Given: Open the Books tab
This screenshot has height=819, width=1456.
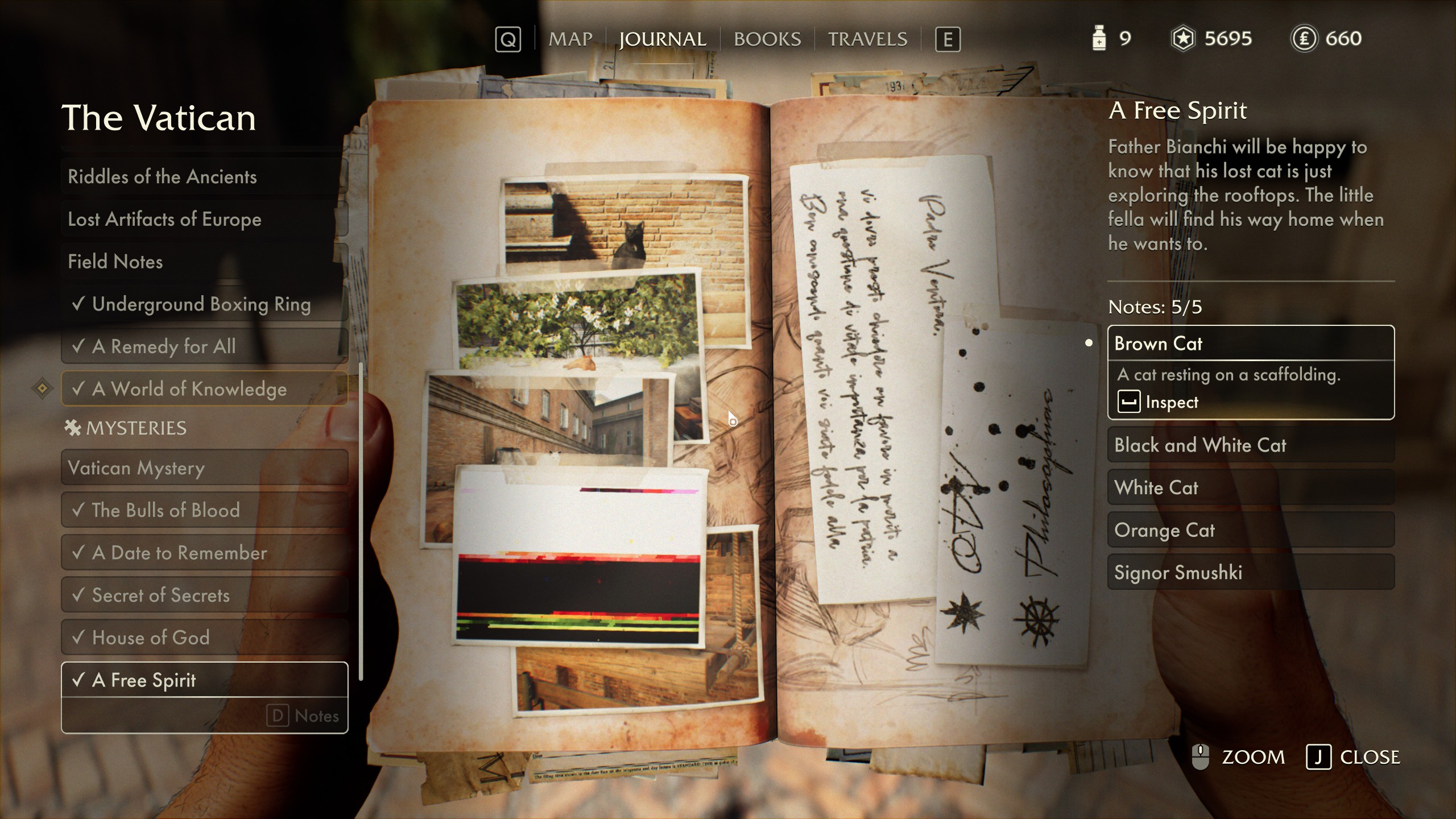Looking at the screenshot, I should [767, 39].
